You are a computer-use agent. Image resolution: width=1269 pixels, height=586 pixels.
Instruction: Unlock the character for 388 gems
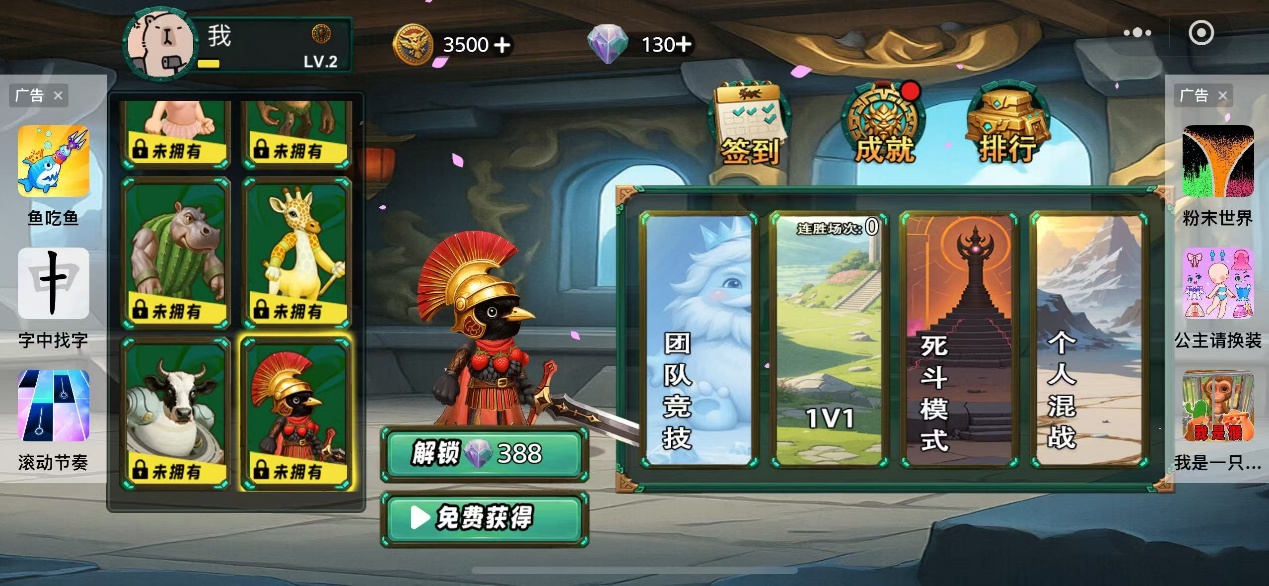coord(484,454)
